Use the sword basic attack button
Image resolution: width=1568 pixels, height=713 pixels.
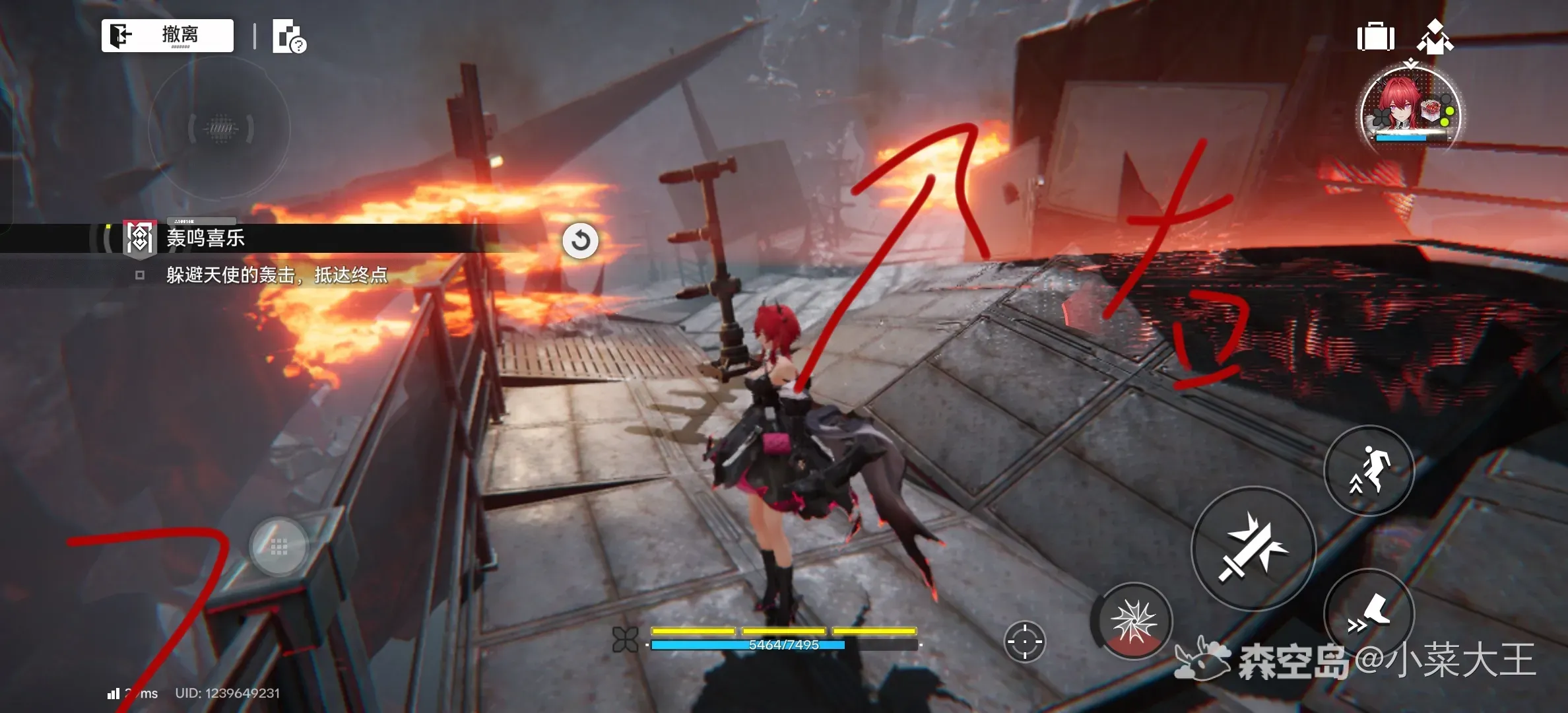click(1253, 549)
